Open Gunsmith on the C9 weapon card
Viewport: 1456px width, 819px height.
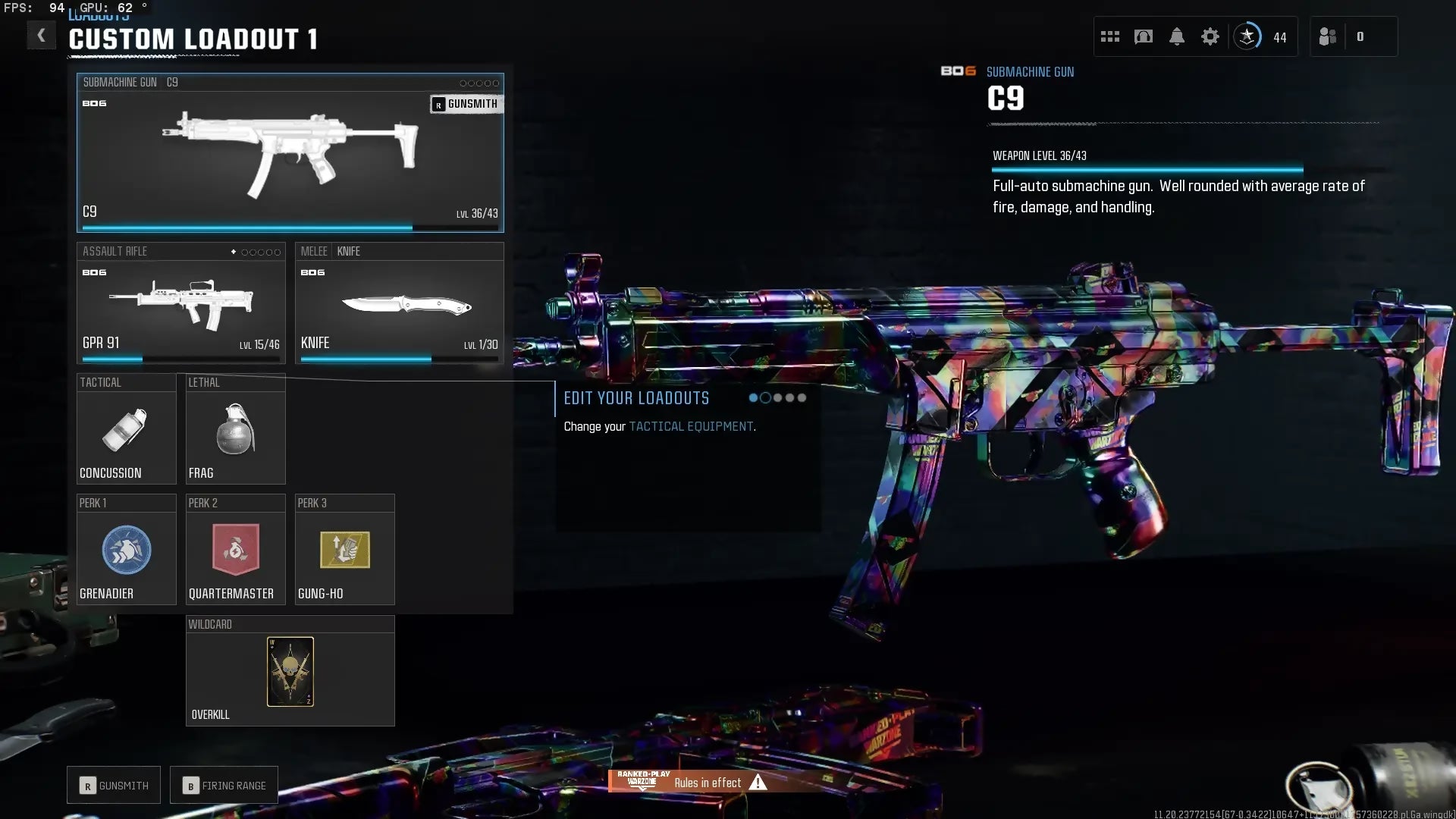[466, 104]
